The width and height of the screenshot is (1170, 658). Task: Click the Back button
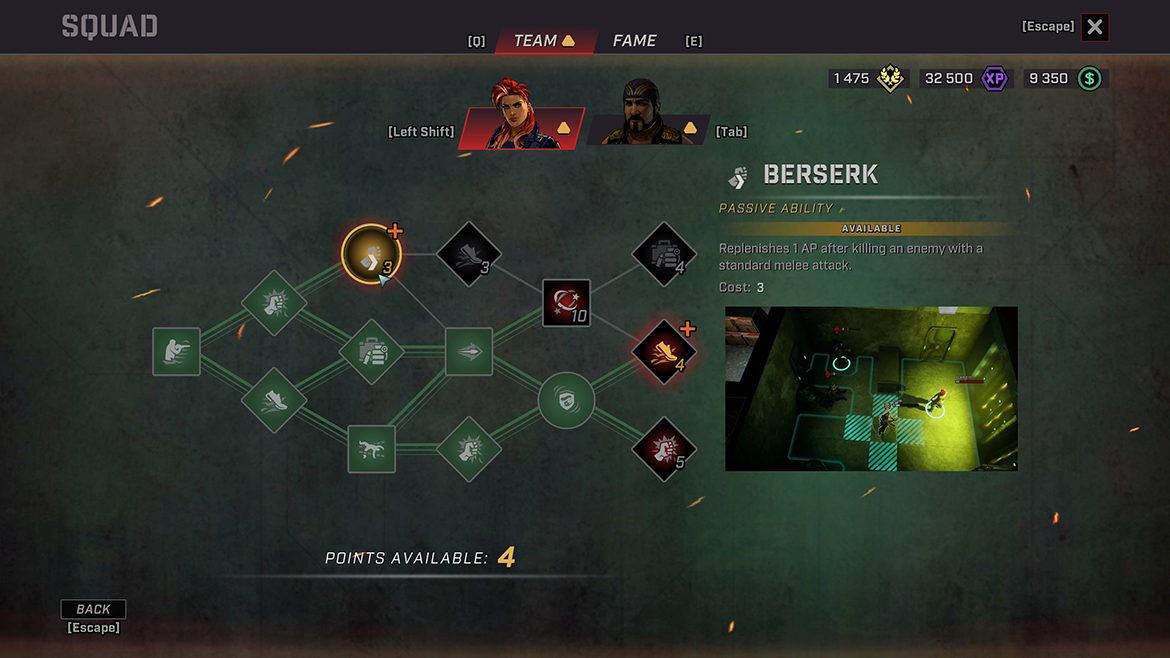point(93,609)
